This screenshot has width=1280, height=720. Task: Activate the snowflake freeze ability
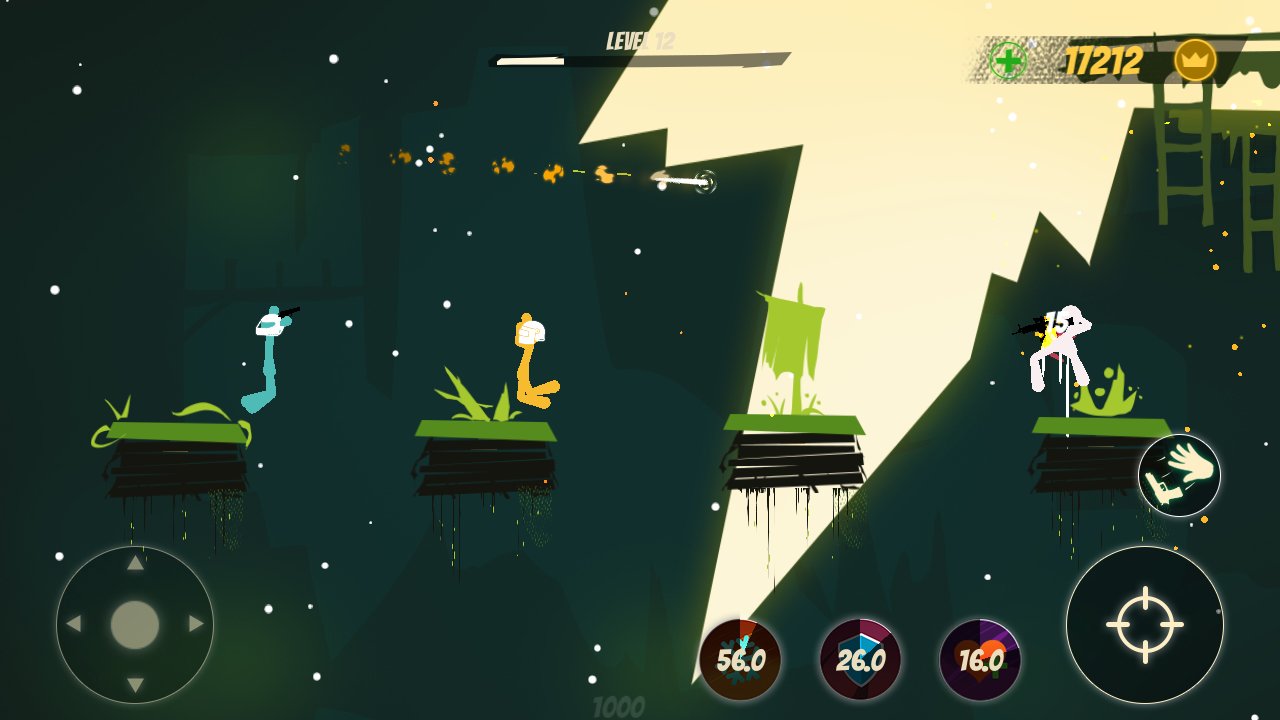740,660
